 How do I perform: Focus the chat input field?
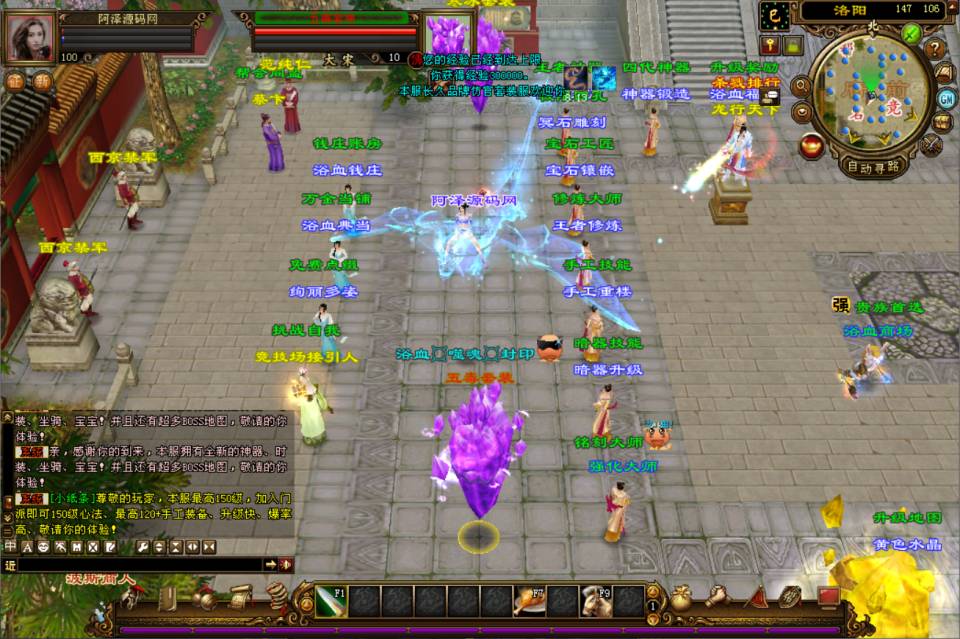point(140,565)
